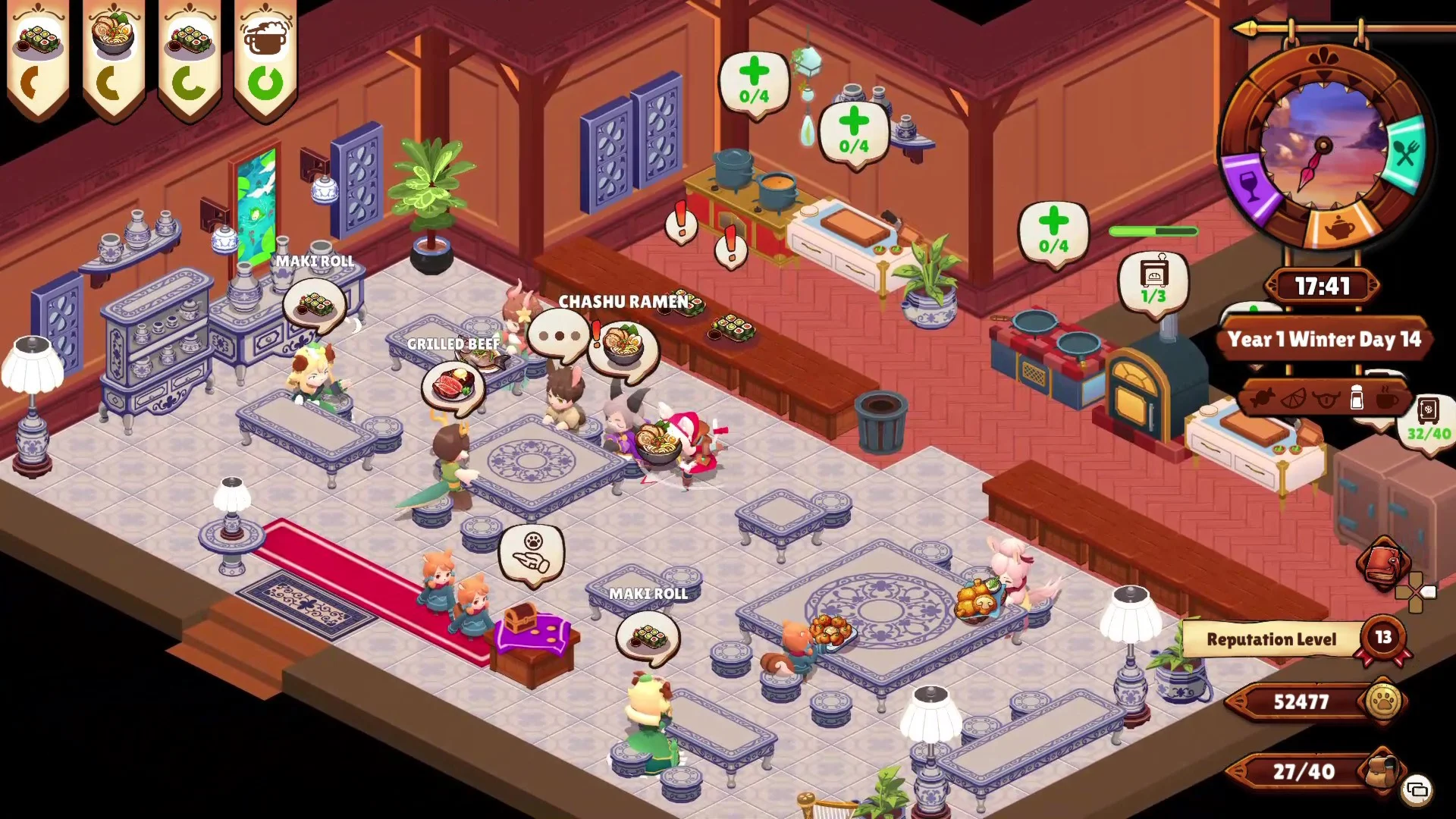Click the coffee cup ingredient icon
The image size is (1456, 819).
pyautogui.click(x=1387, y=397)
